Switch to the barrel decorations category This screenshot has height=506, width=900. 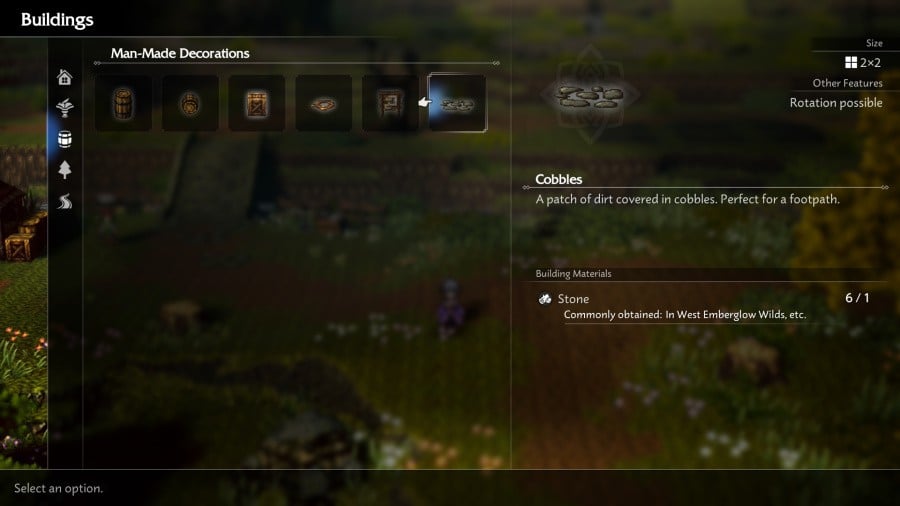click(65, 139)
